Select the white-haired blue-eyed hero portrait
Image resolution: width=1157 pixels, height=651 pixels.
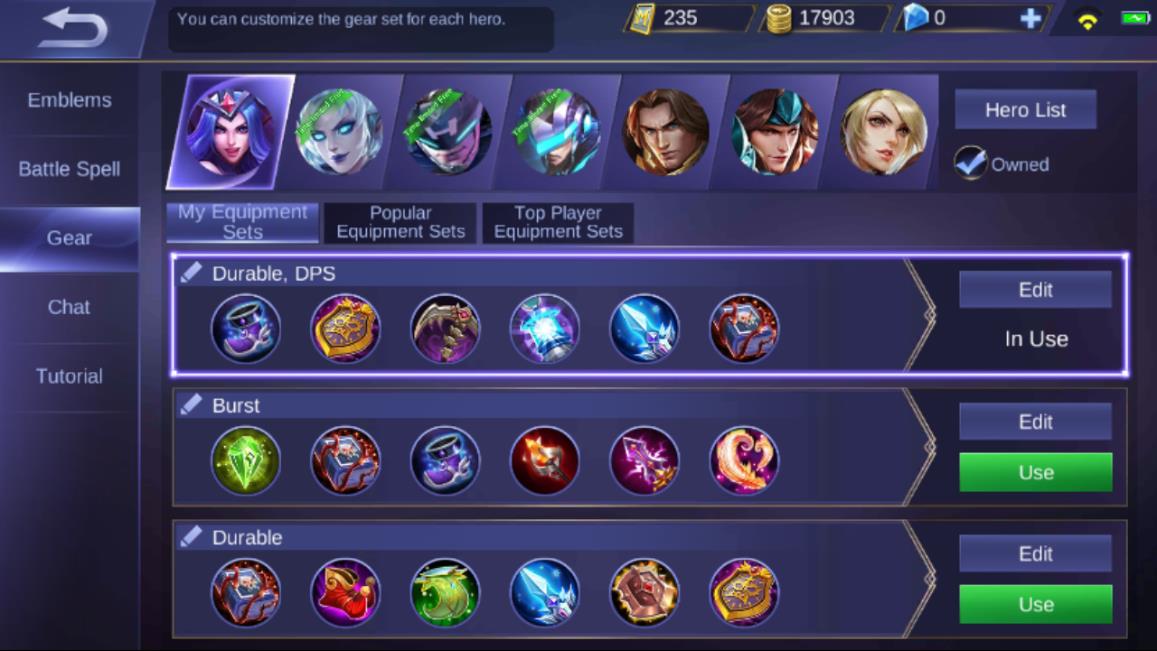tap(339, 131)
